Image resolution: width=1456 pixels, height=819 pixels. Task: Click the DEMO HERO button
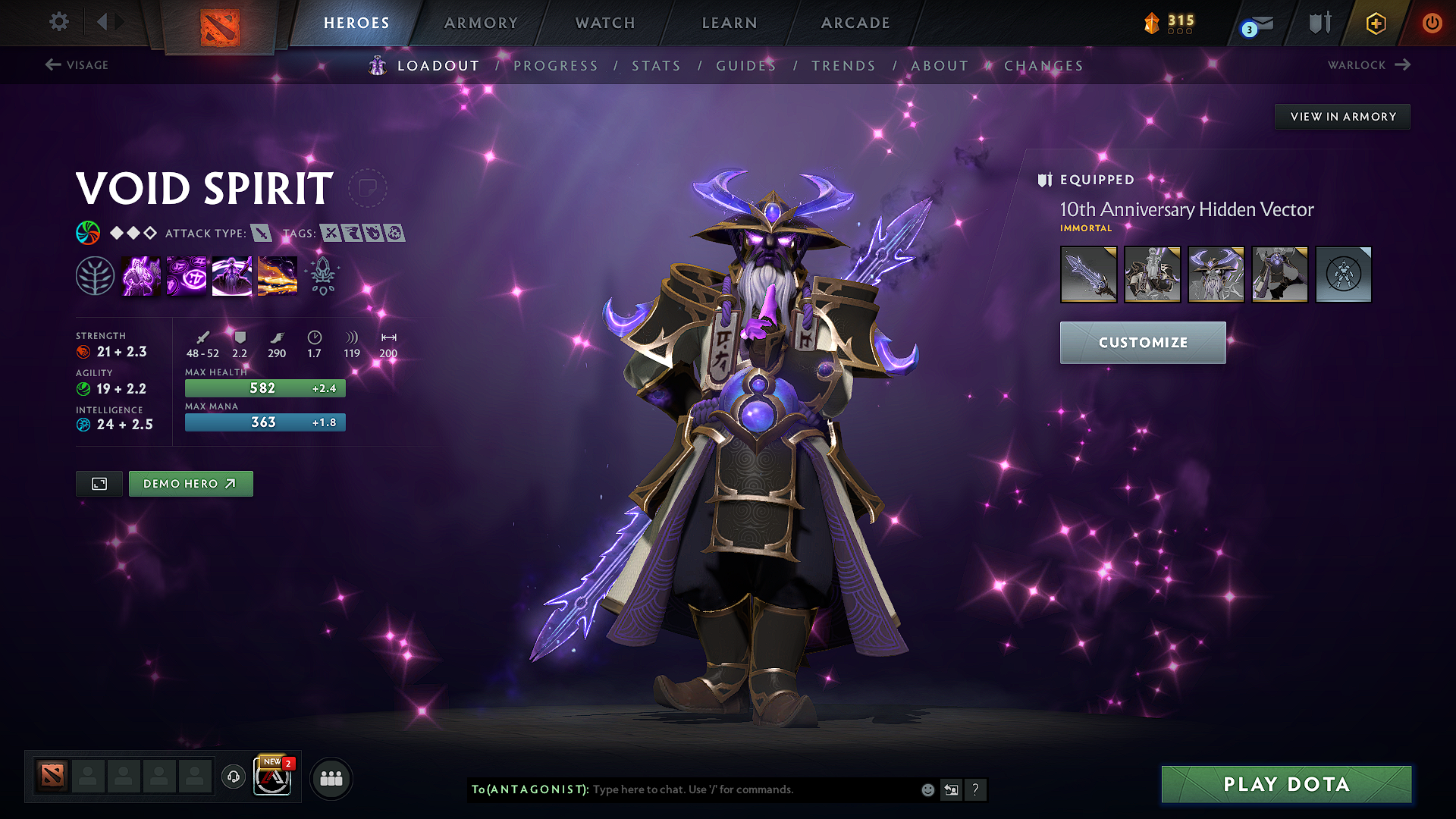190,483
